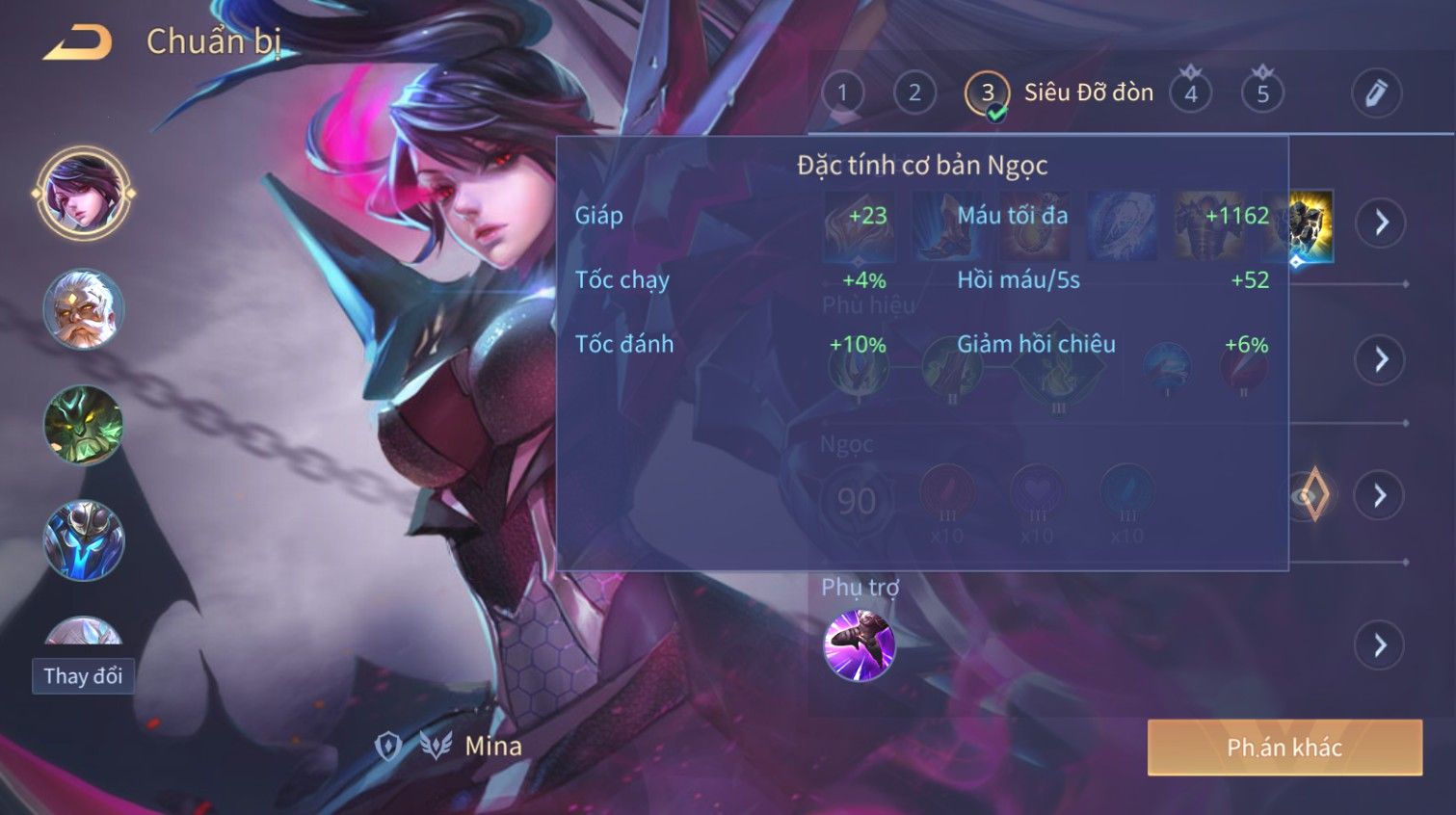Switch to build preset 1
The image size is (1456, 815).
842,93
